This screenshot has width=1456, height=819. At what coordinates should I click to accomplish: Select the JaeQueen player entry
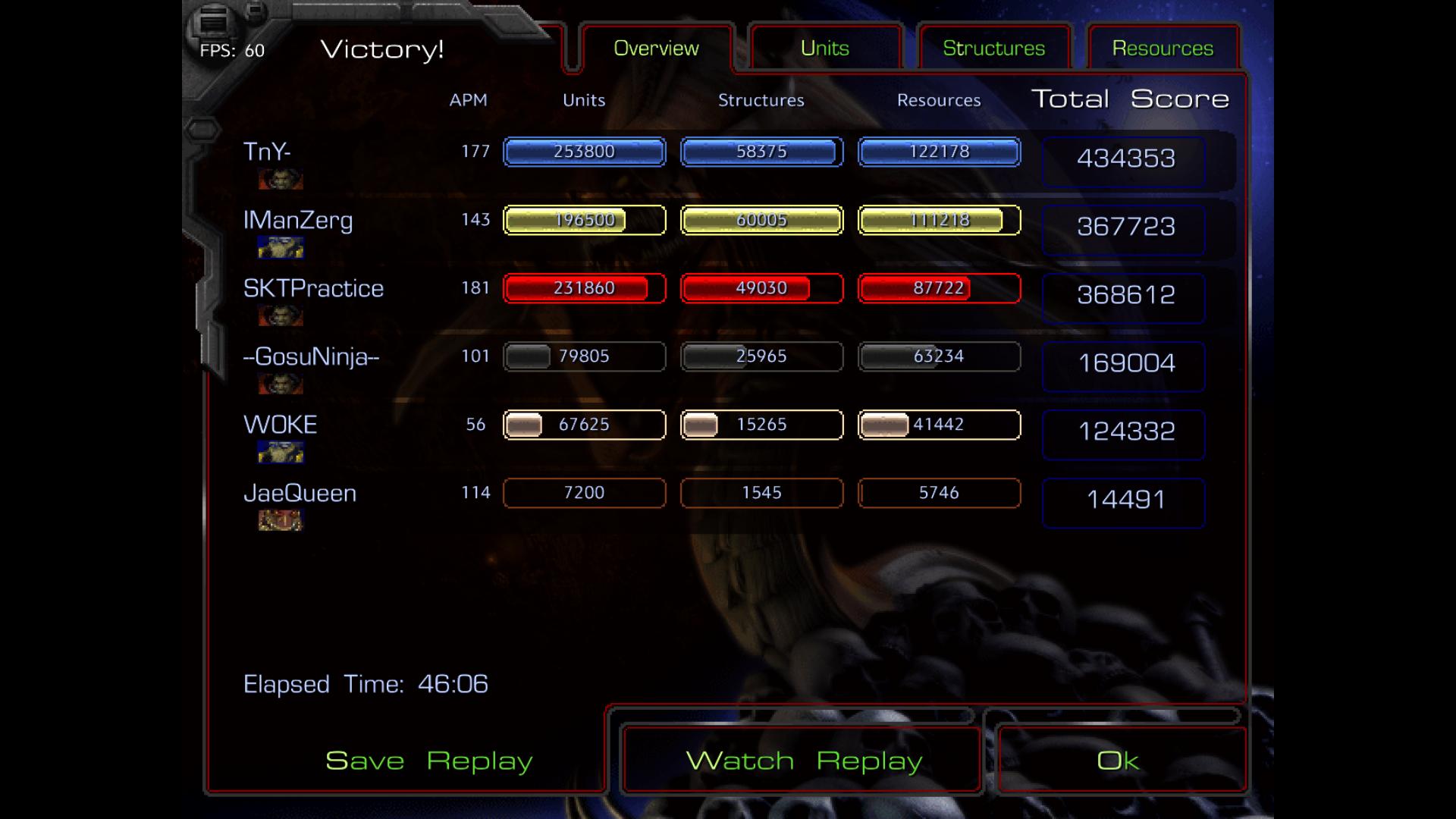[300, 494]
